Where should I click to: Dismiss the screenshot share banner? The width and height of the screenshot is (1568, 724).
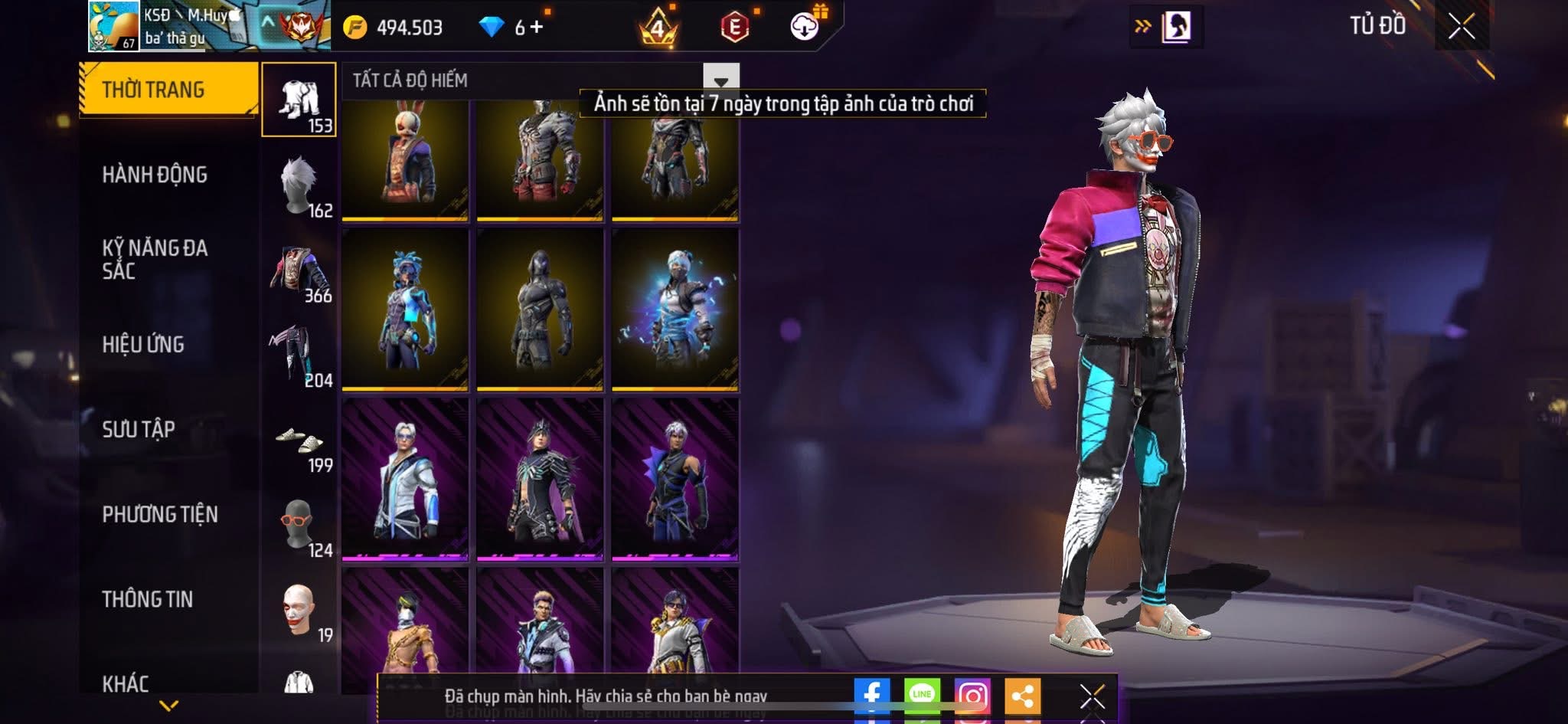pyautogui.click(x=1092, y=696)
